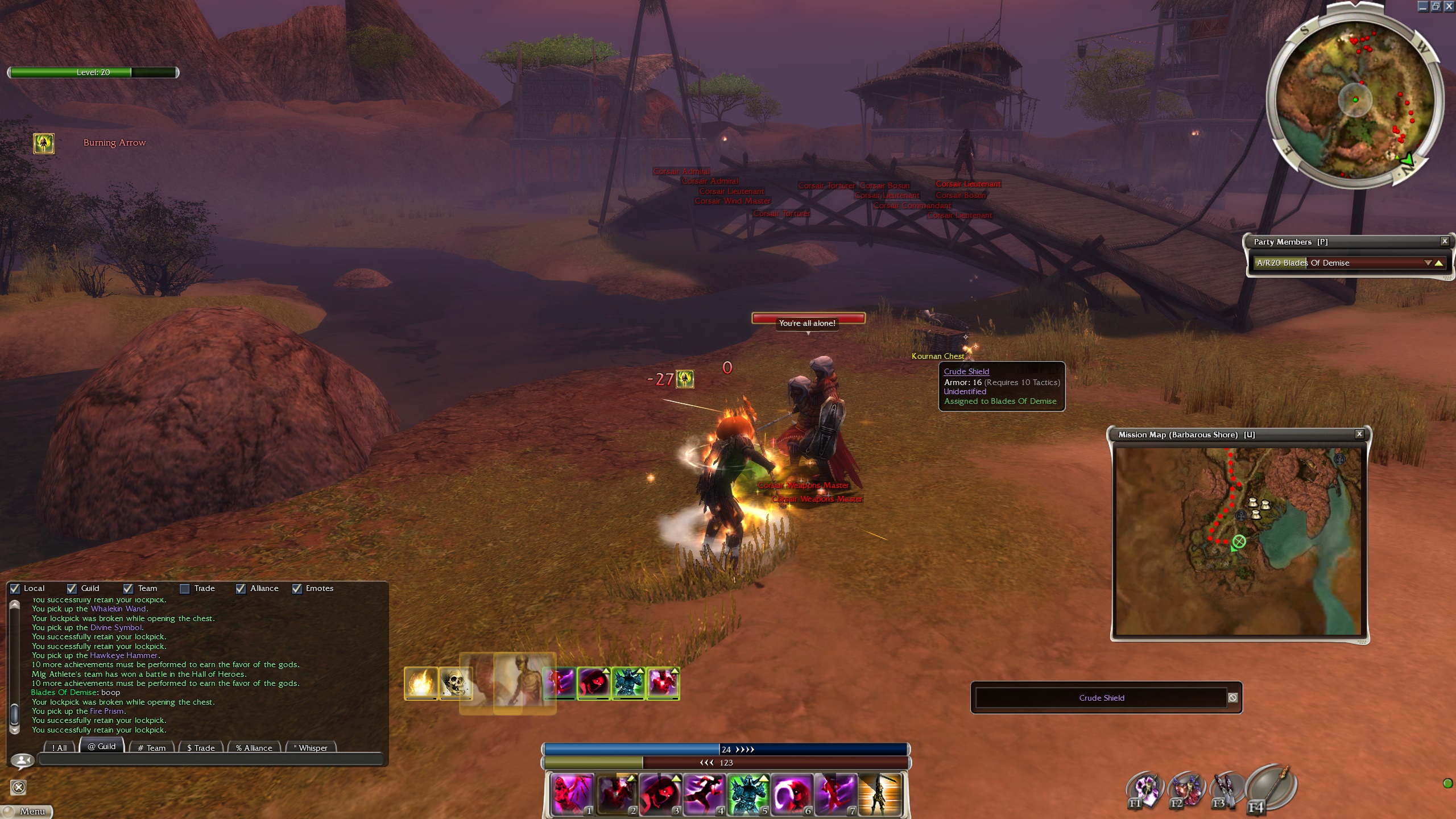Select the Burning Arrow skill icon
Image resolution: width=1456 pixels, height=819 pixels.
click(x=44, y=143)
